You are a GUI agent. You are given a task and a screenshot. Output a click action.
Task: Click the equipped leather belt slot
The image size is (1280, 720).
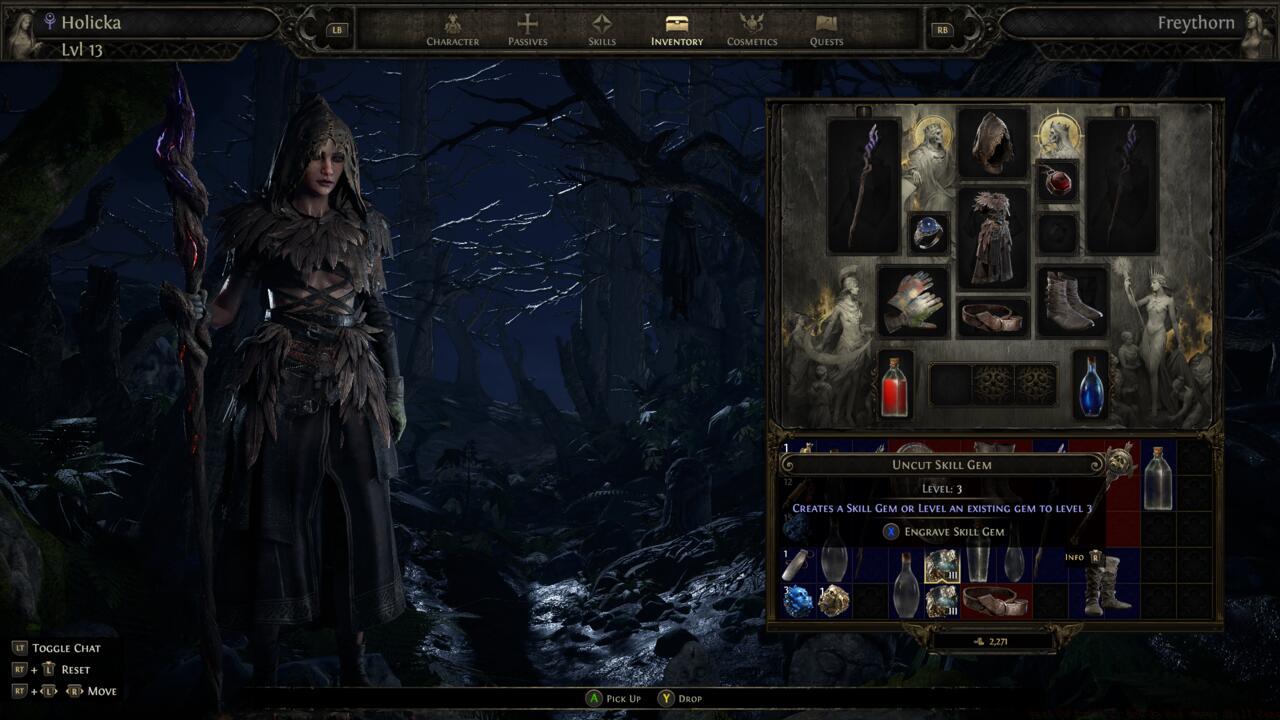pyautogui.click(x=993, y=316)
